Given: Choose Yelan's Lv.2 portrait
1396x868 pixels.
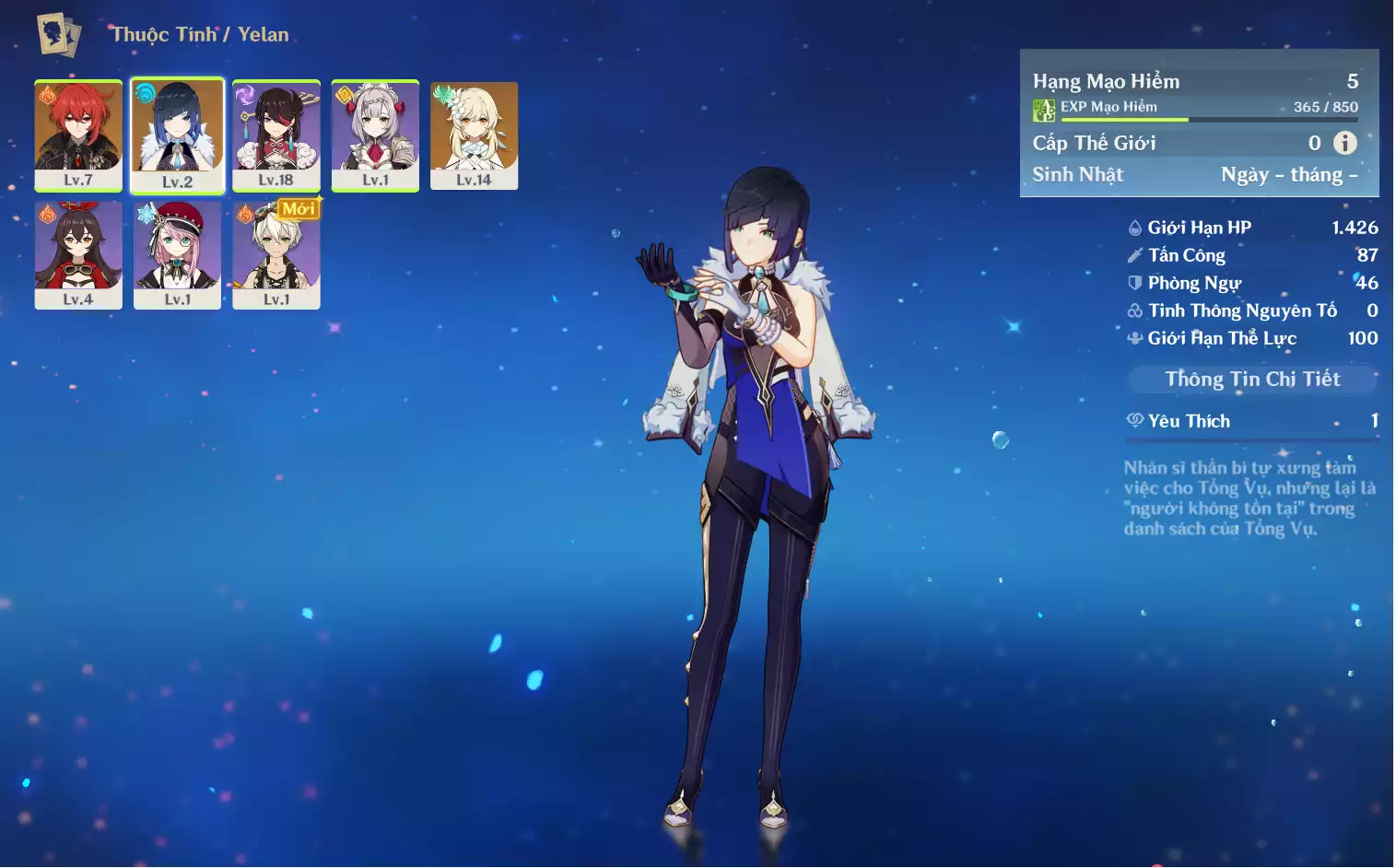Looking at the screenshot, I should (177, 135).
